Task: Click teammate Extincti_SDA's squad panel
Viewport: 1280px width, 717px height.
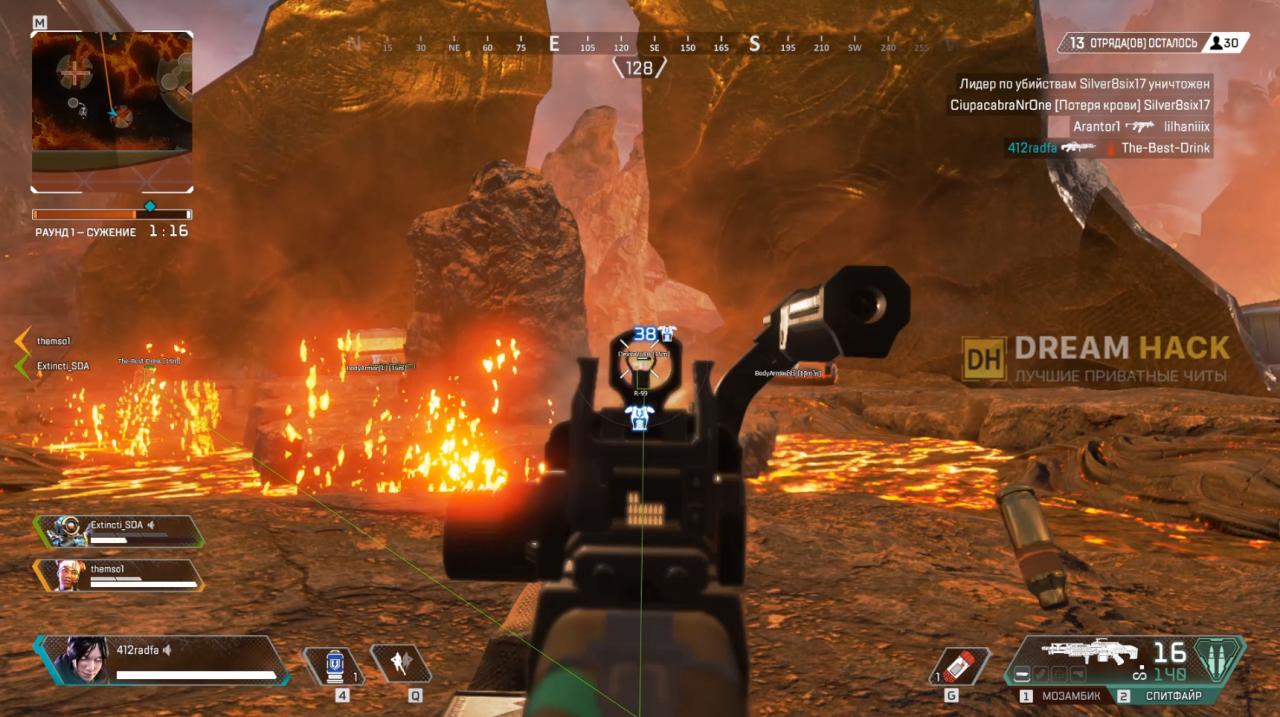Action: (119, 531)
